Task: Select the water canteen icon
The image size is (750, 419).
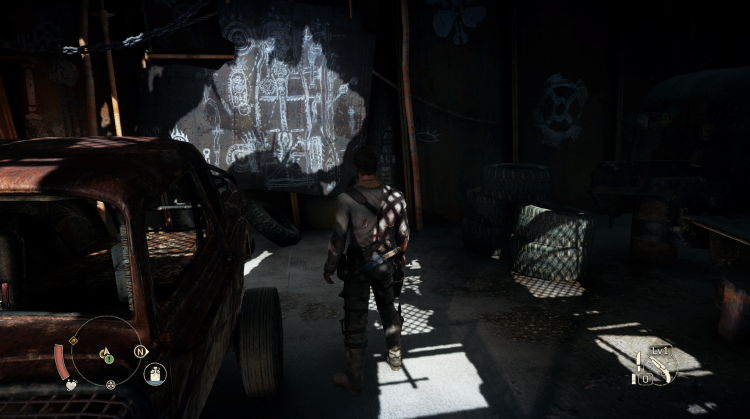Action: [x=155, y=374]
